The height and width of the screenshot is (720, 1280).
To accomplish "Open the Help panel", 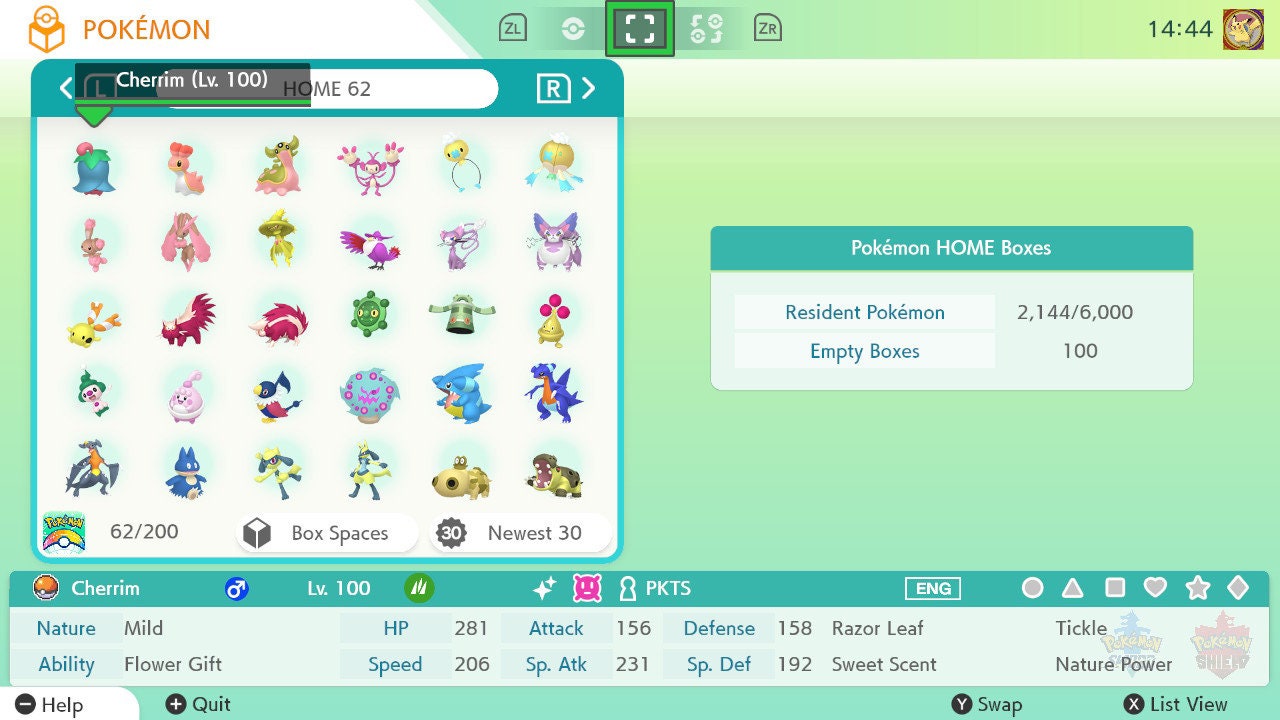I will [x=50, y=705].
